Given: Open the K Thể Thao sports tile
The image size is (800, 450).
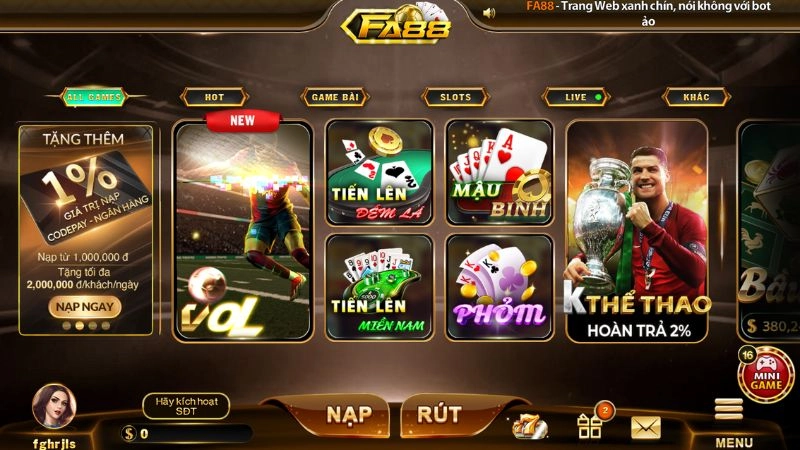Looking at the screenshot, I should point(636,232).
